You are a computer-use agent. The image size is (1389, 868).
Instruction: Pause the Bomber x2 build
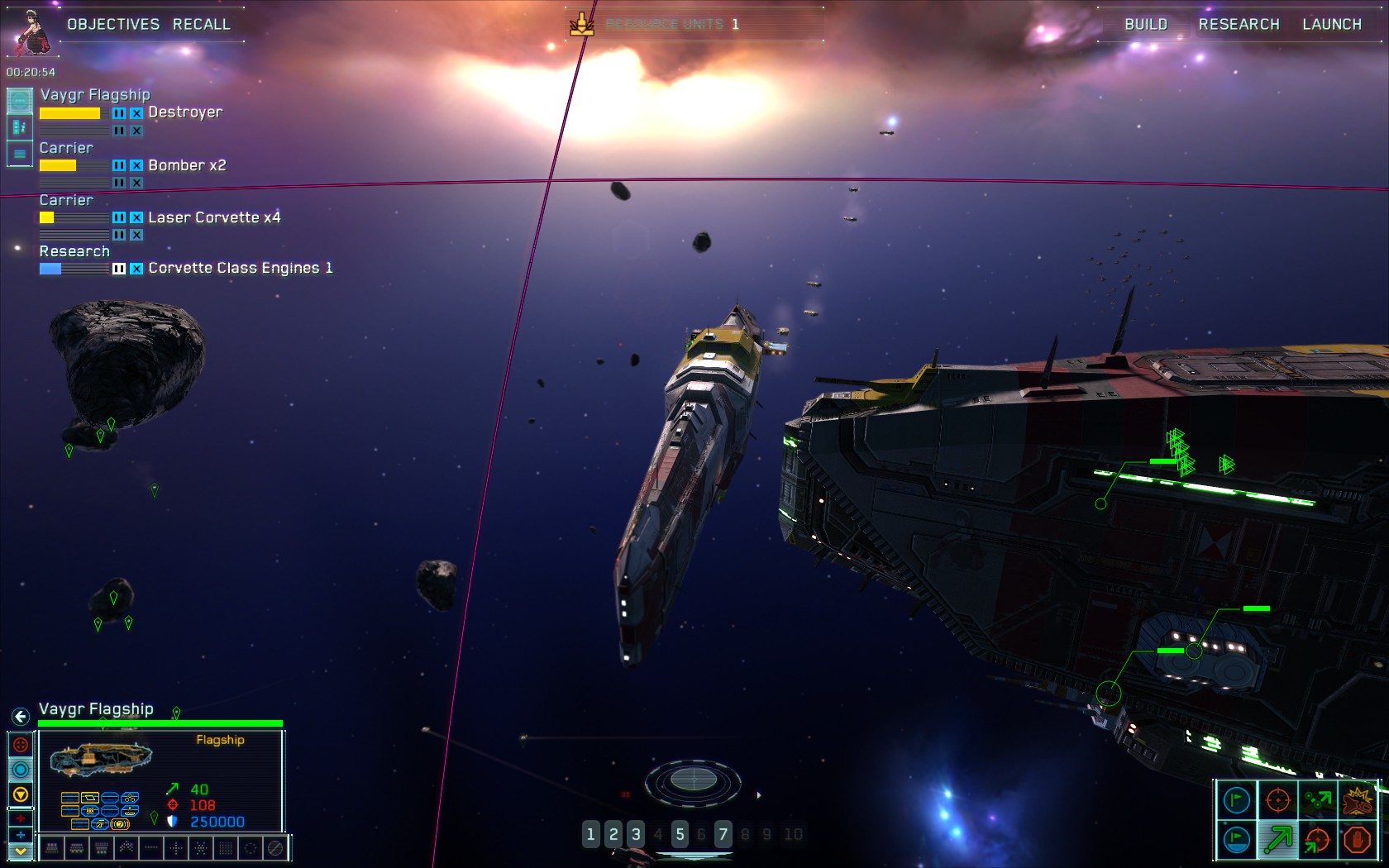(x=119, y=165)
